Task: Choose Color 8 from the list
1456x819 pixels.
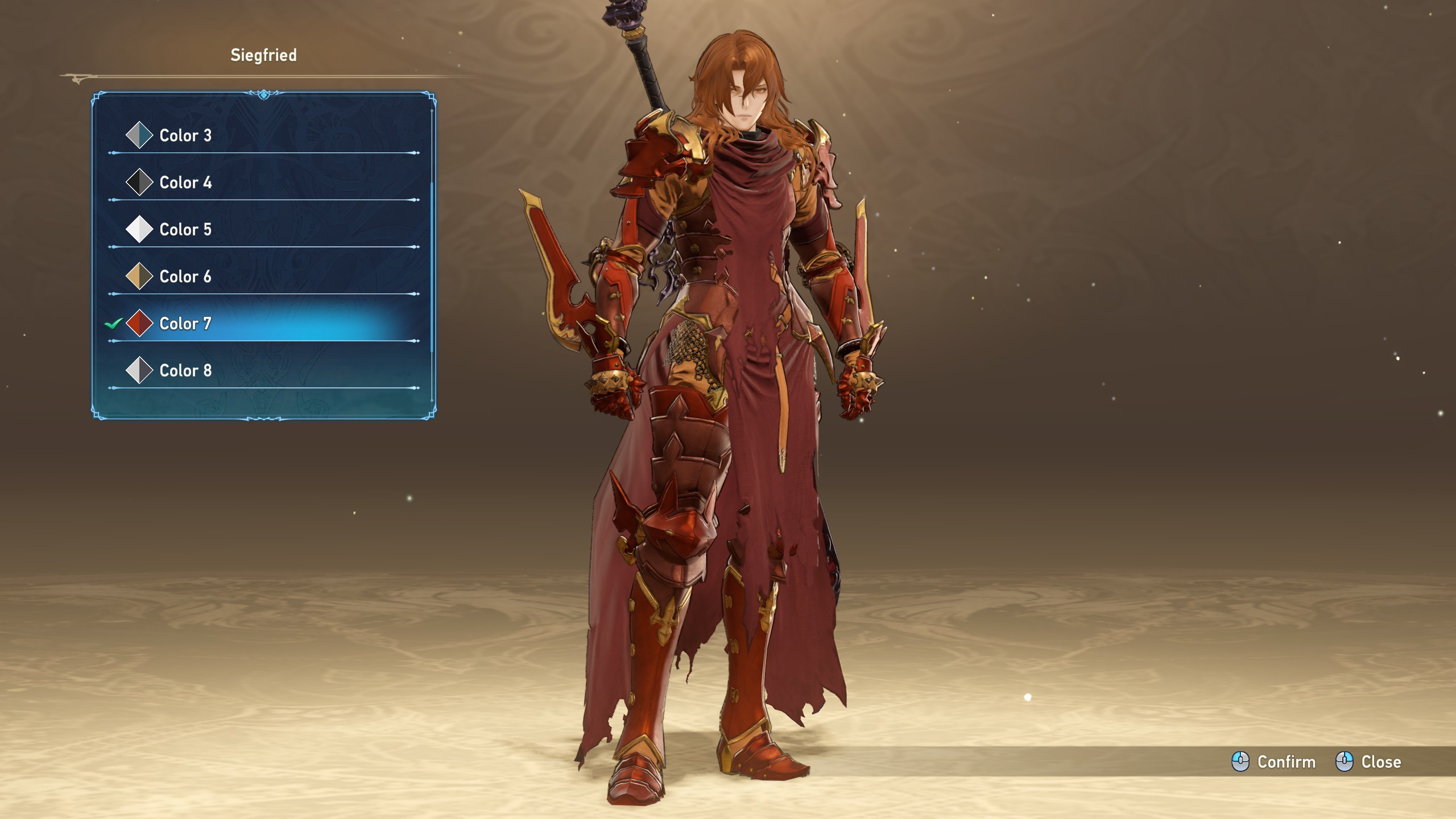Action: 185,371
